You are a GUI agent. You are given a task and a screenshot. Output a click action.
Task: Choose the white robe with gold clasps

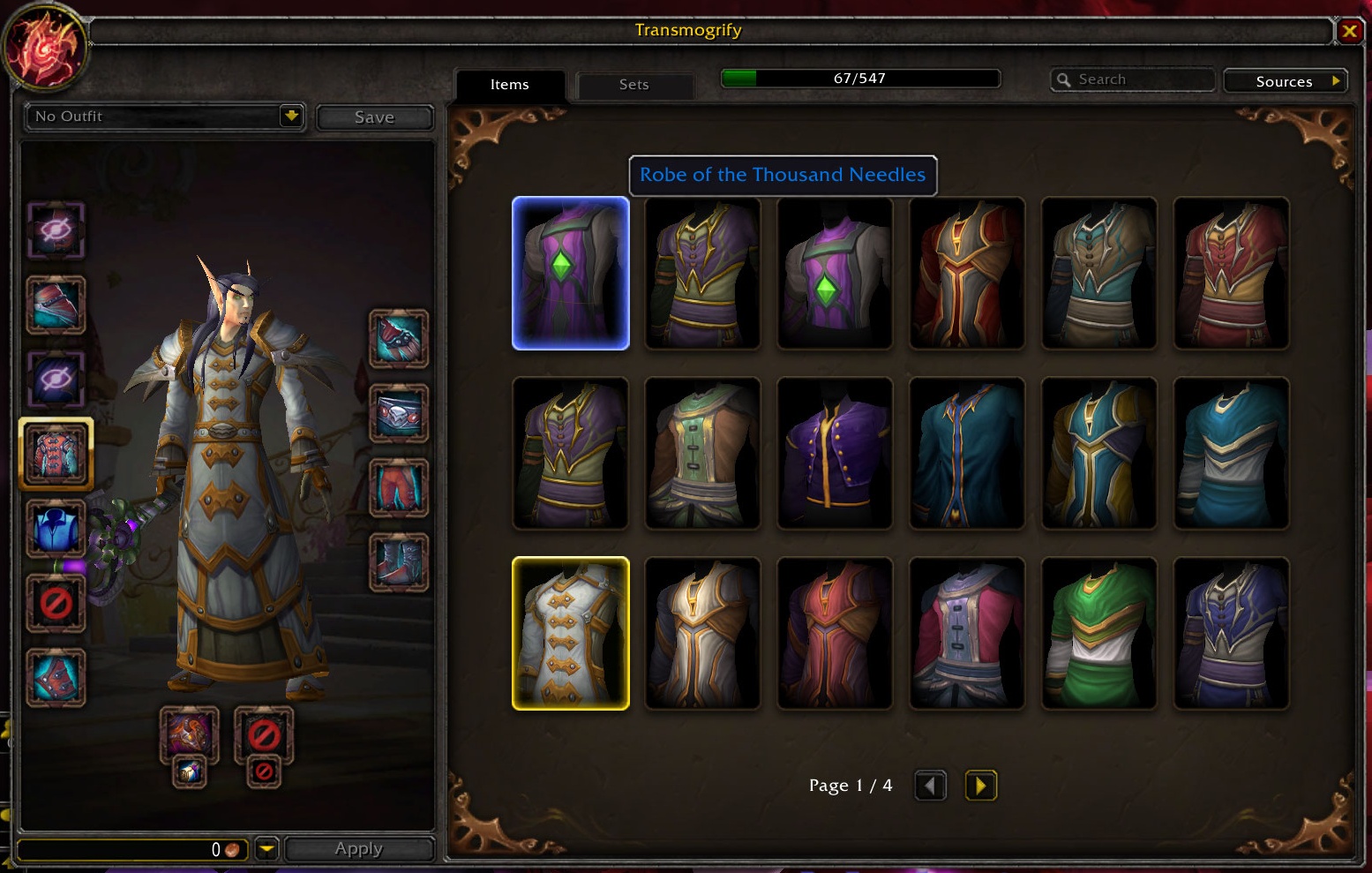click(571, 633)
